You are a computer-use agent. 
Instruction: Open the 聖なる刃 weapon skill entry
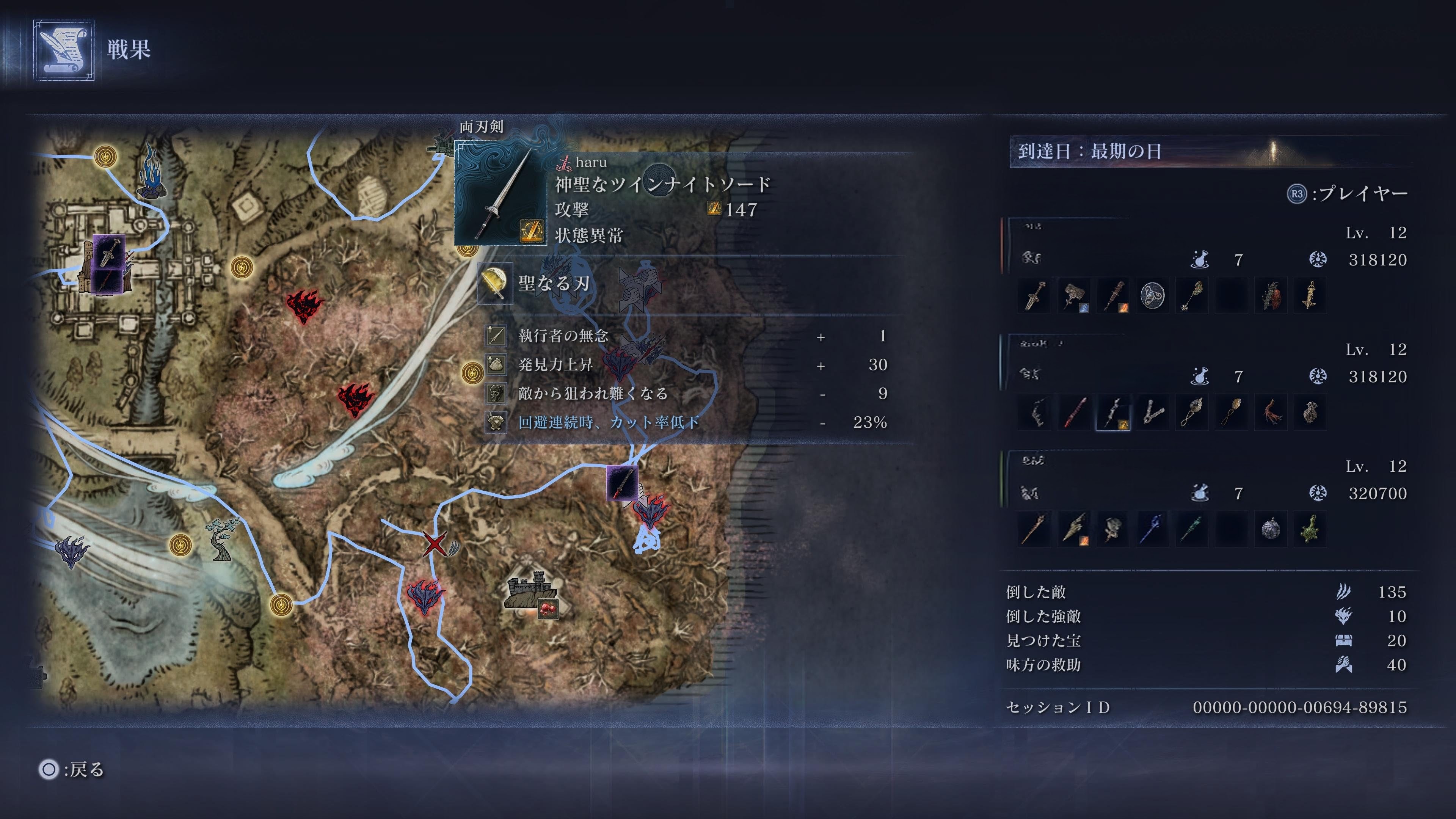[554, 282]
